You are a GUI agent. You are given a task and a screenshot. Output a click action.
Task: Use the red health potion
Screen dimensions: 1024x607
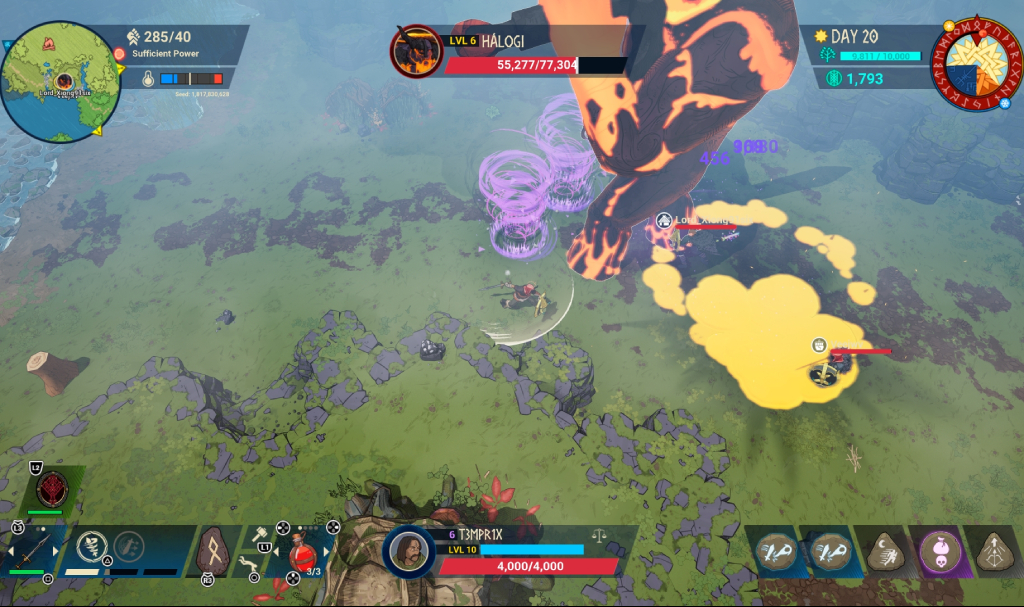pyautogui.click(x=302, y=554)
